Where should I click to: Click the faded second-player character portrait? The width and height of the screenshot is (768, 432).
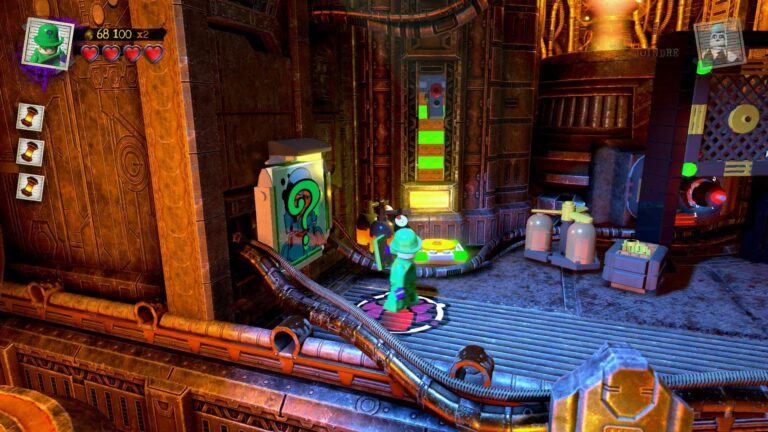(720, 43)
